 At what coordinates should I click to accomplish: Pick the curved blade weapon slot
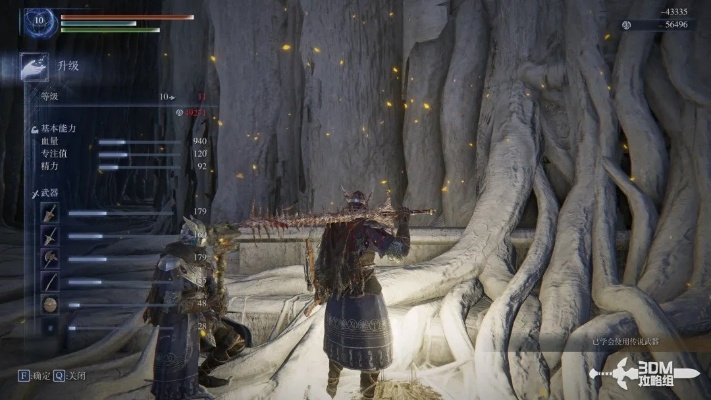click(50, 281)
